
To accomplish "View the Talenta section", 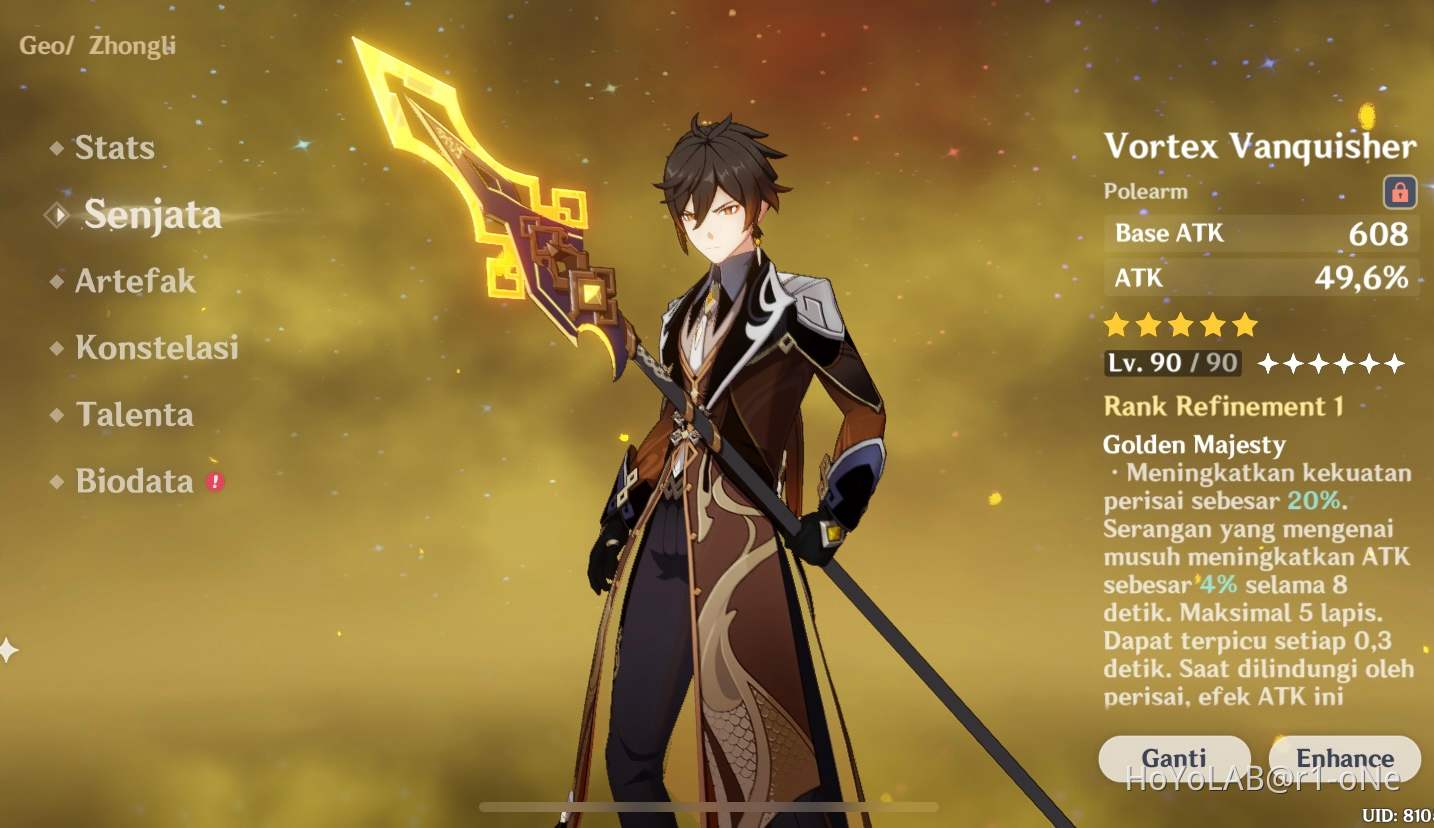I will pyautogui.click(x=135, y=415).
